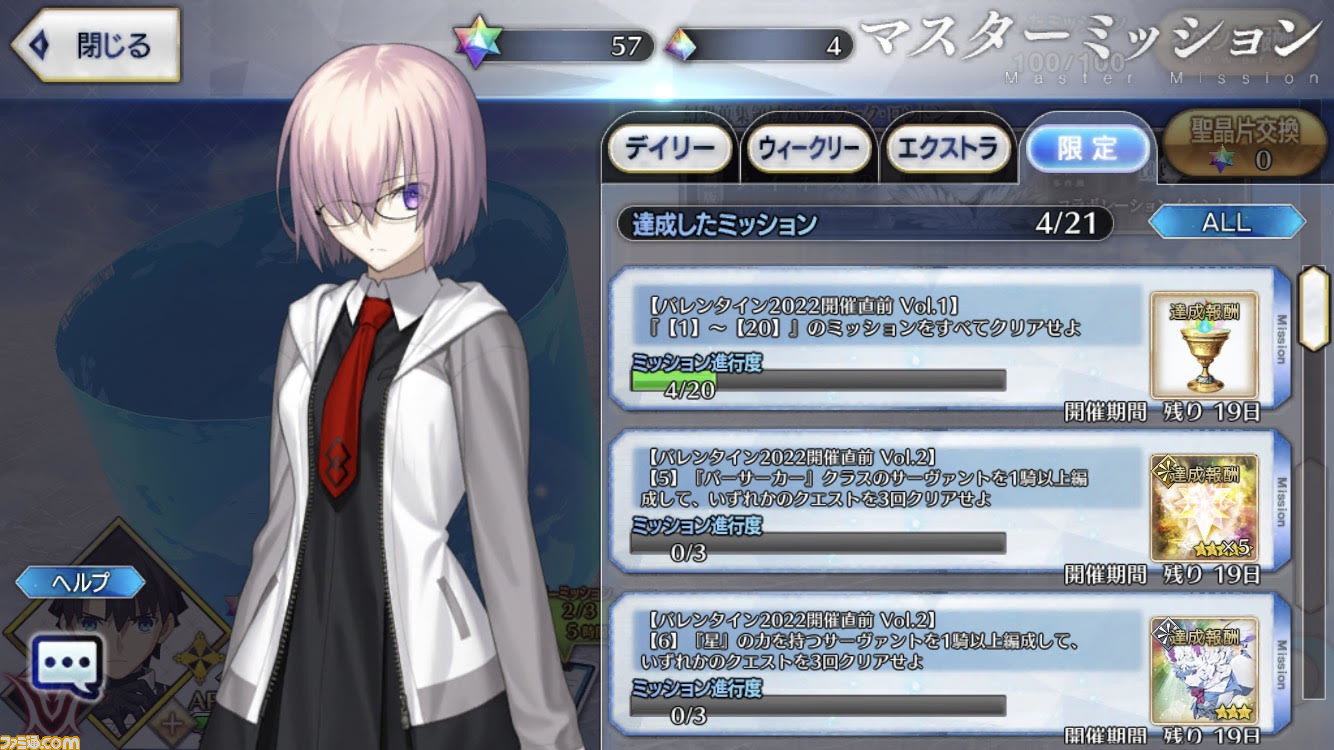The height and width of the screenshot is (750, 1334).
Task: Click the 達成したミッション 4/21 header
Action: (860, 224)
